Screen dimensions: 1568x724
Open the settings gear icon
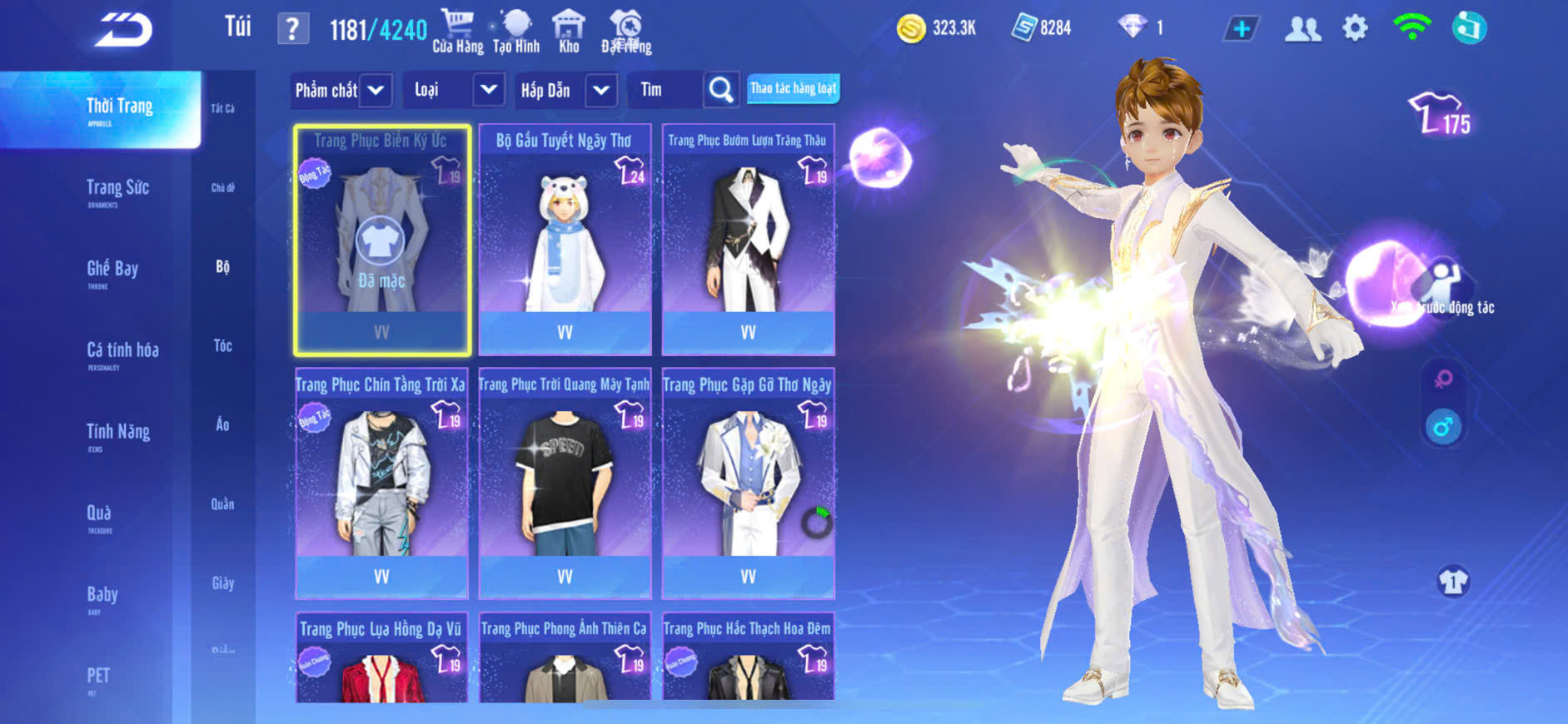coord(1355,29)
